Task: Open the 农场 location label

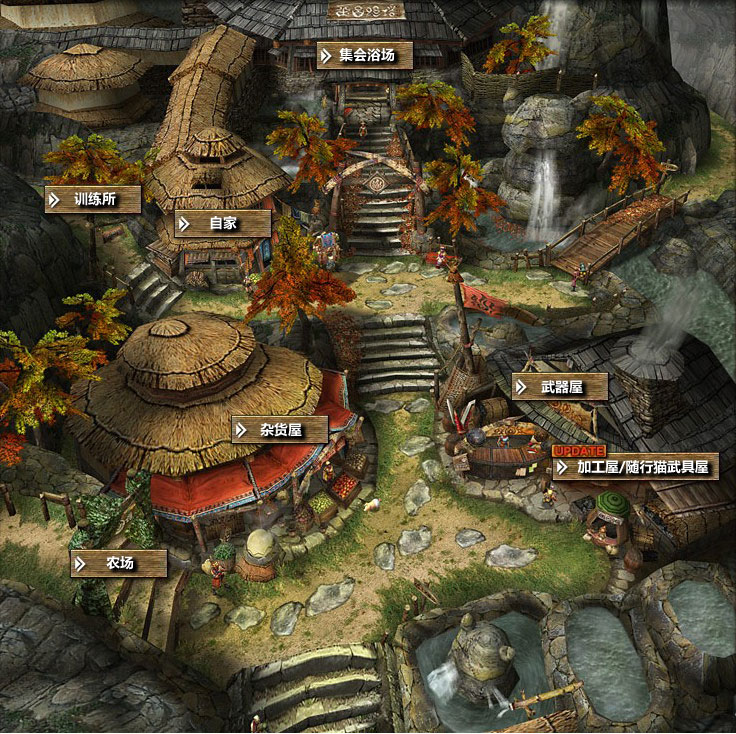Action: pos(119,563)
